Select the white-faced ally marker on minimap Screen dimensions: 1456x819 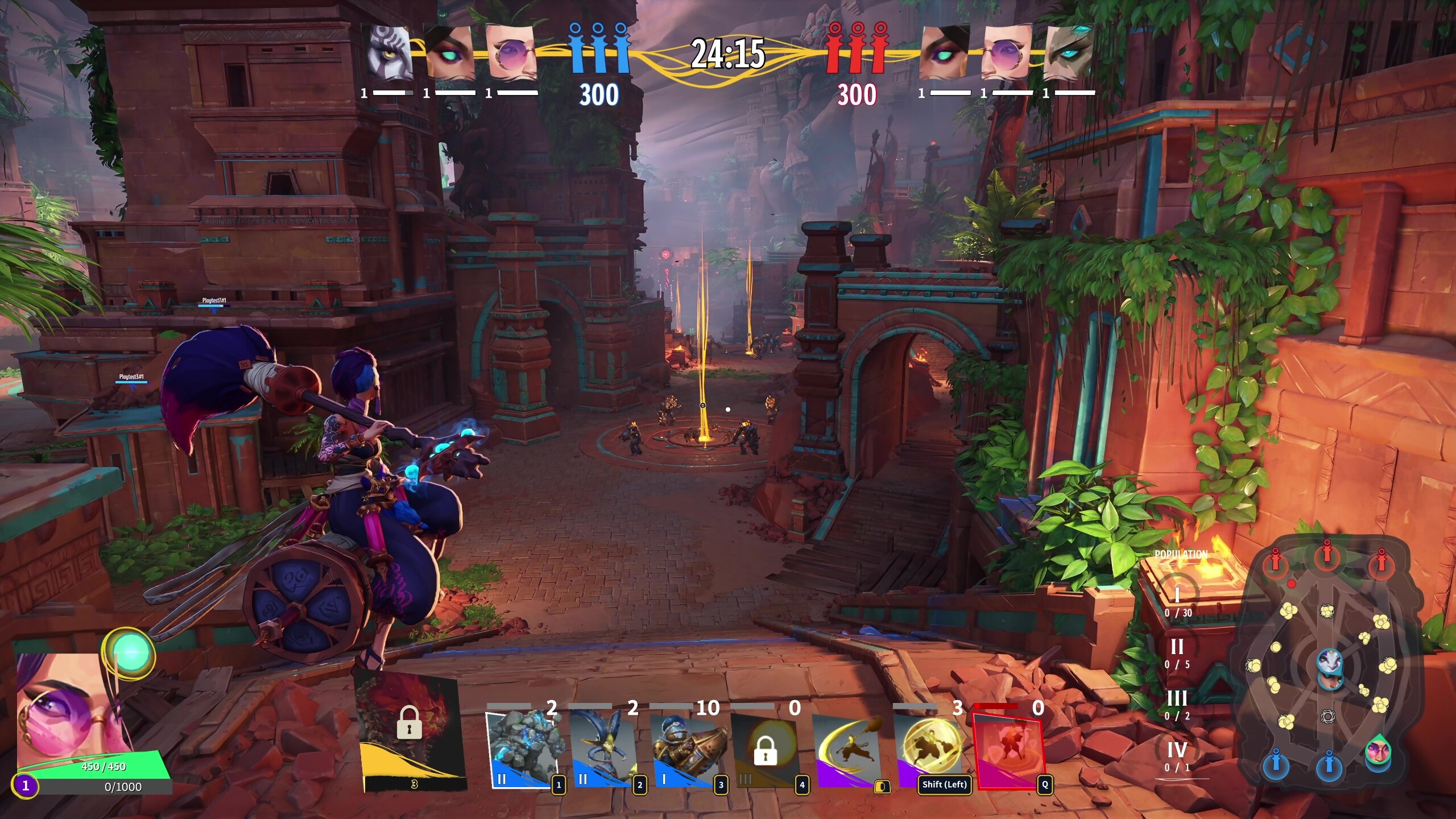[x=1330, y=661]
